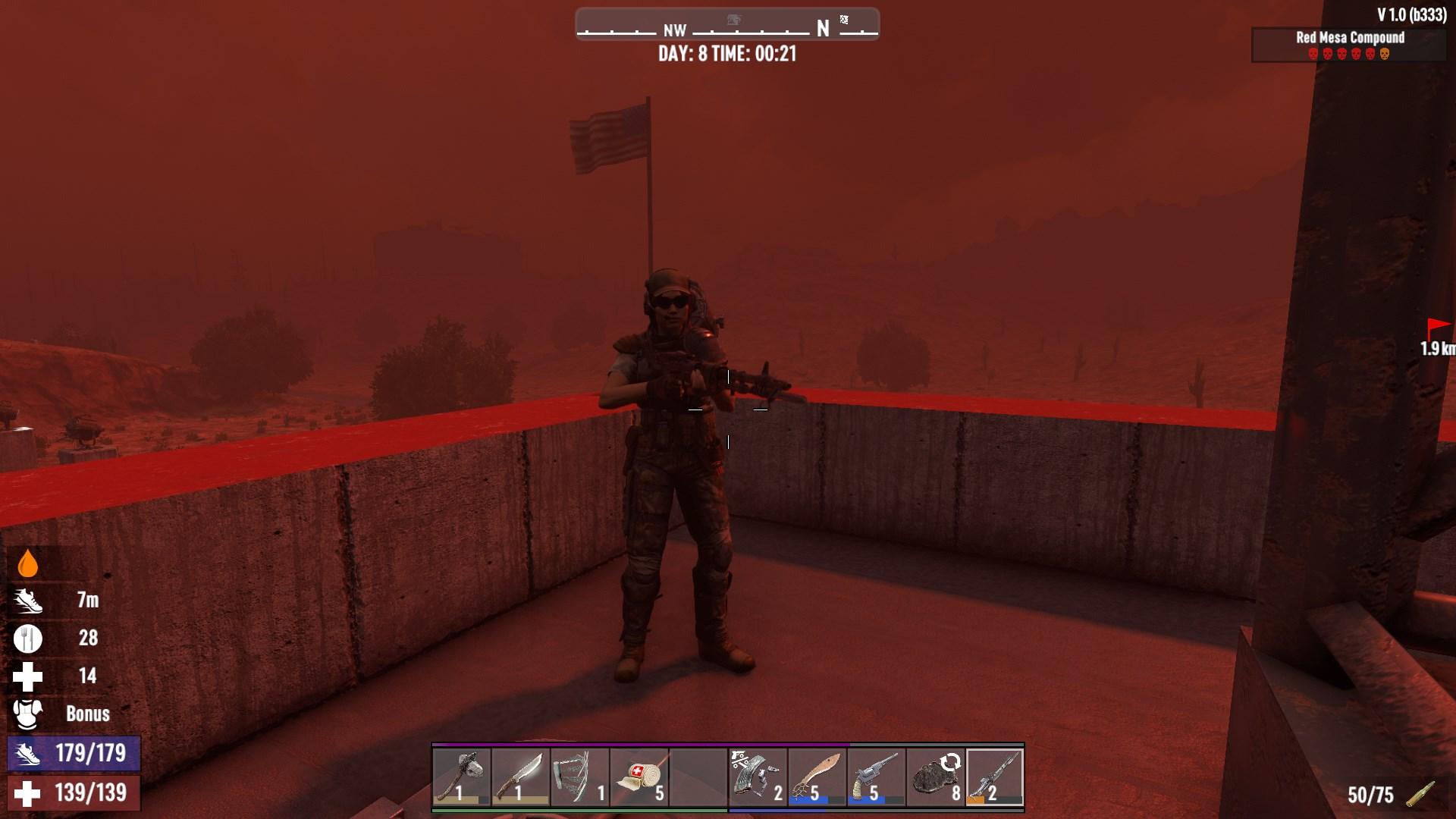Screen dimensions: 1456x819
Task: Select the stone axe hotbar slot
Action: 462,777
